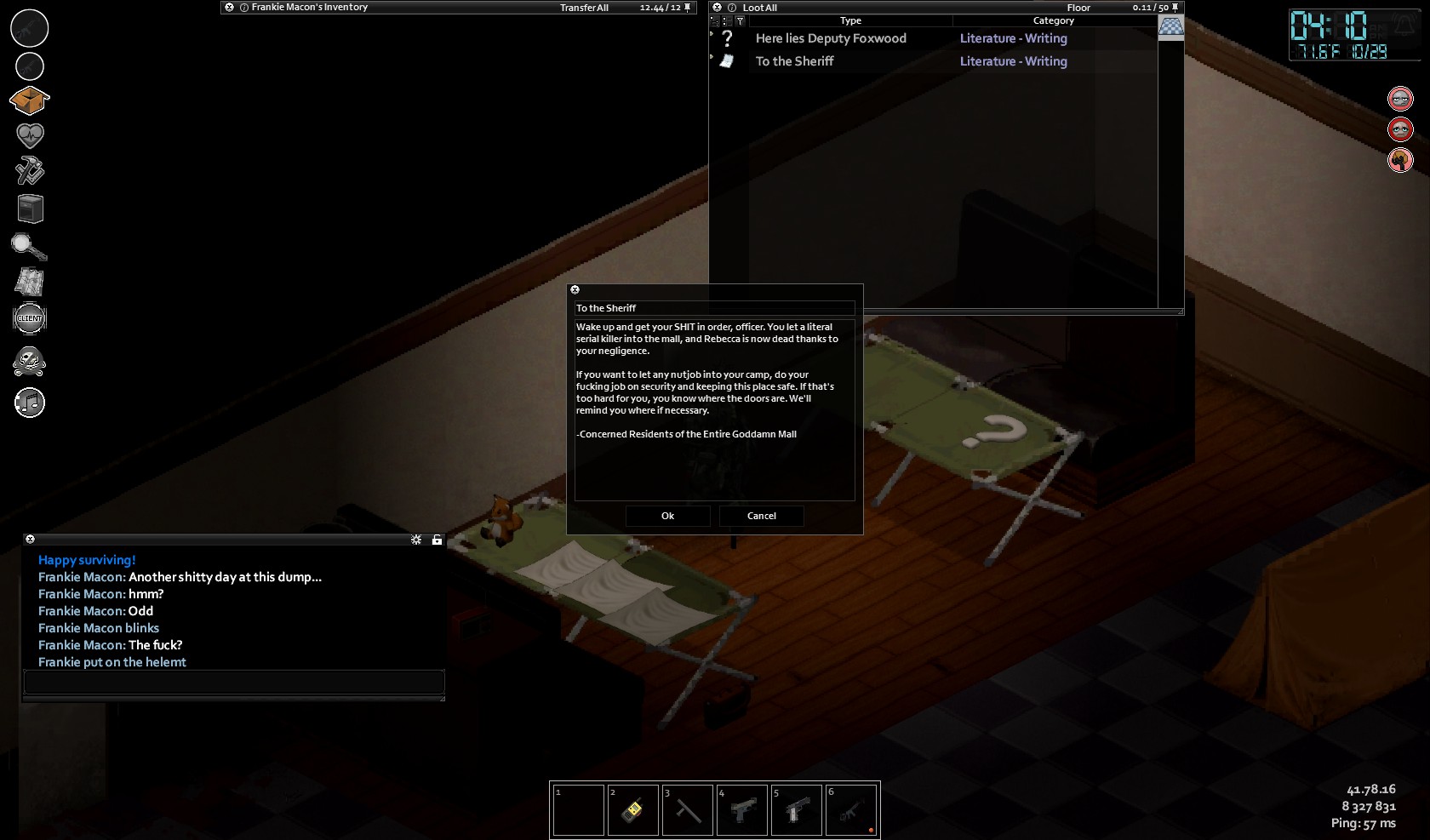Open chat settings gear

(416, 540)
